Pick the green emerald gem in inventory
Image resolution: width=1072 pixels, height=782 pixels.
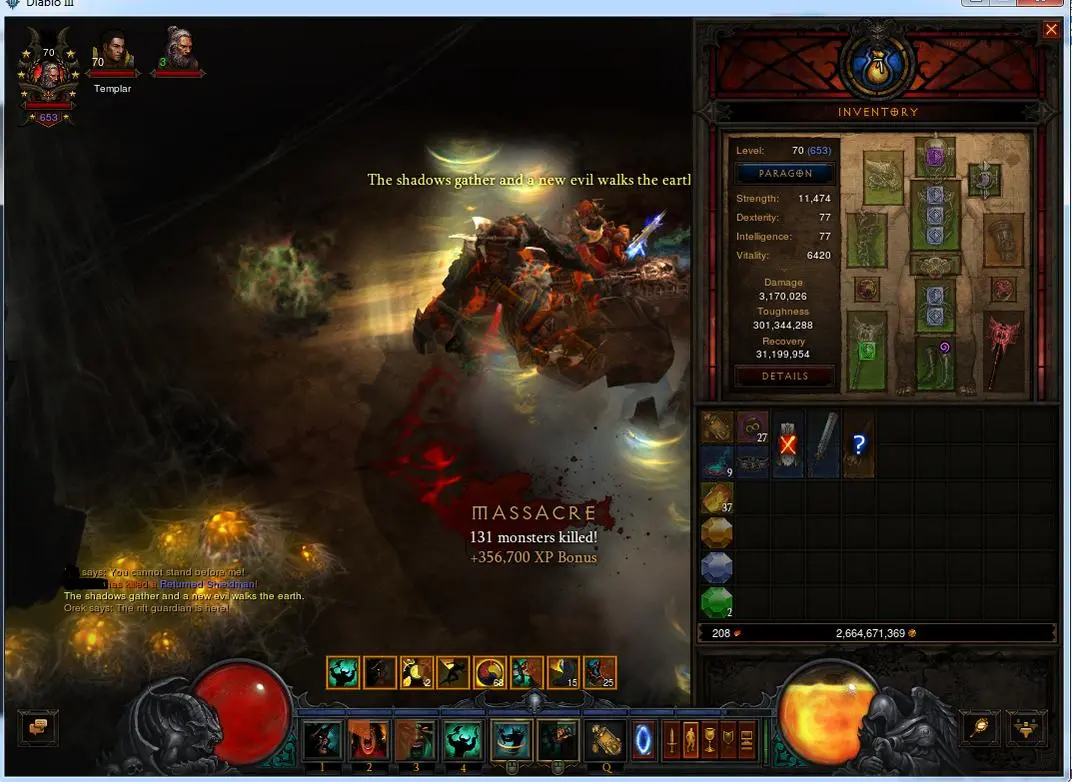tap(716, 603)
